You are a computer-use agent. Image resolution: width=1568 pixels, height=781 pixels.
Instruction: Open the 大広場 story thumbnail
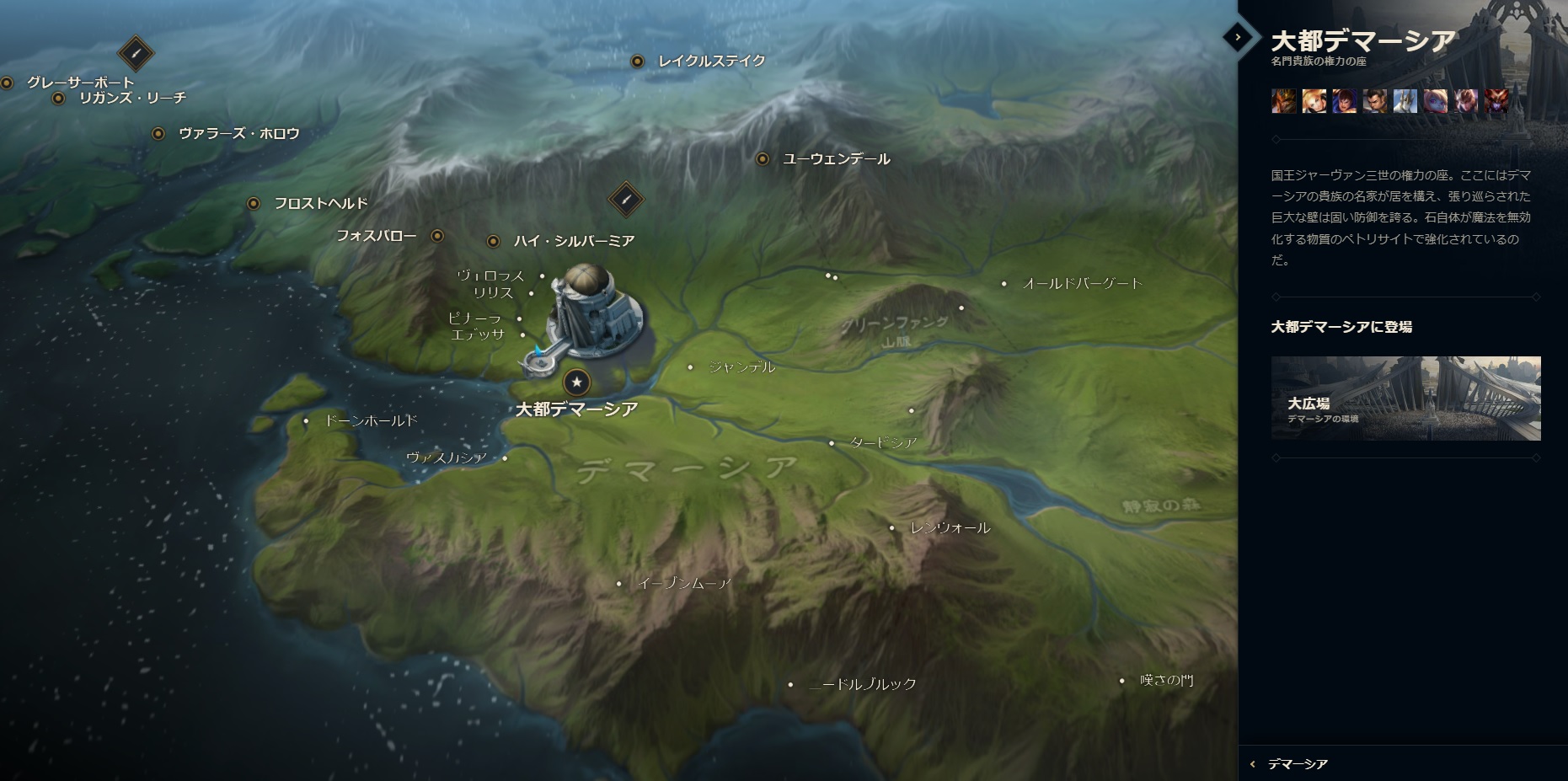pyautogui.click(x=1405, y=399)
